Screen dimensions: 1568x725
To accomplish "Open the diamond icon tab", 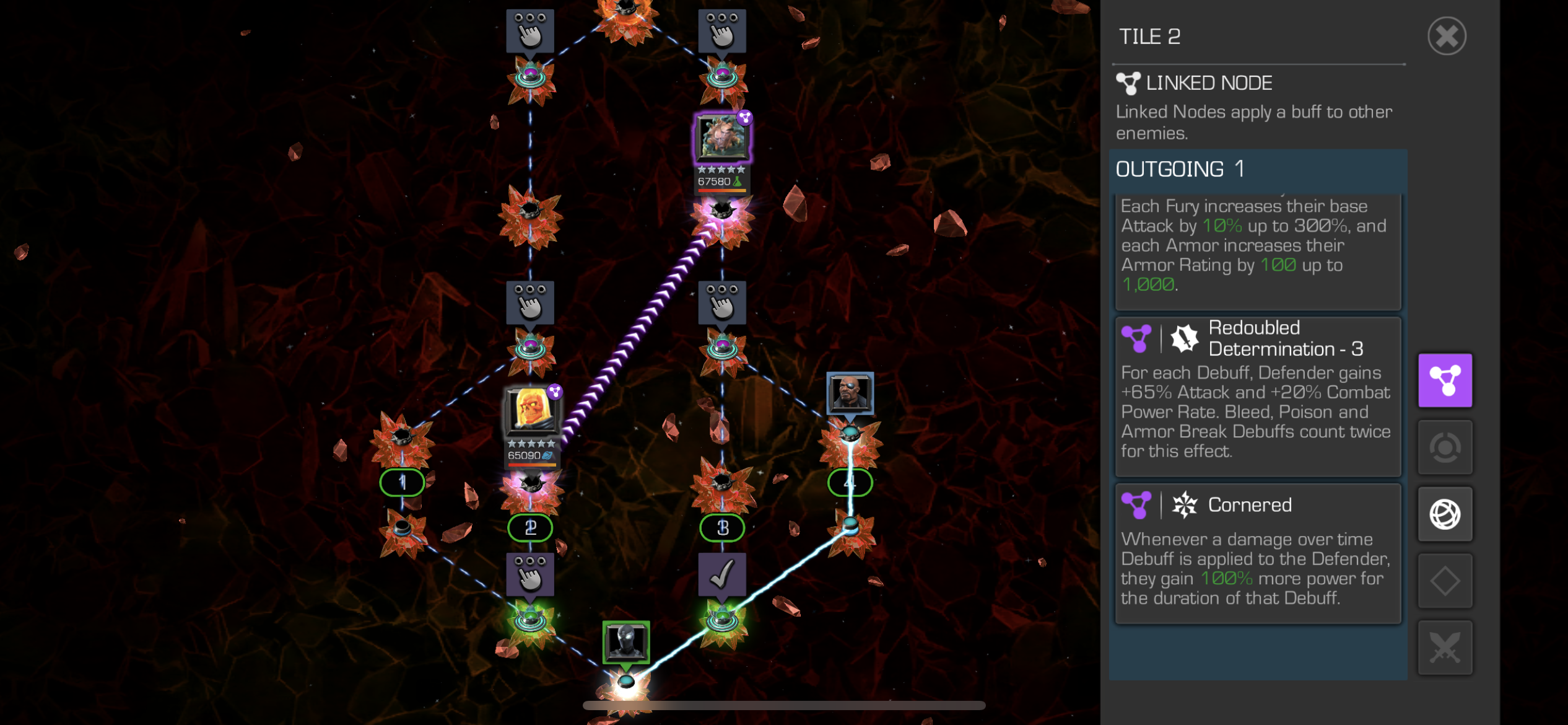I will pyautogui.click(x=1445, y=581).
